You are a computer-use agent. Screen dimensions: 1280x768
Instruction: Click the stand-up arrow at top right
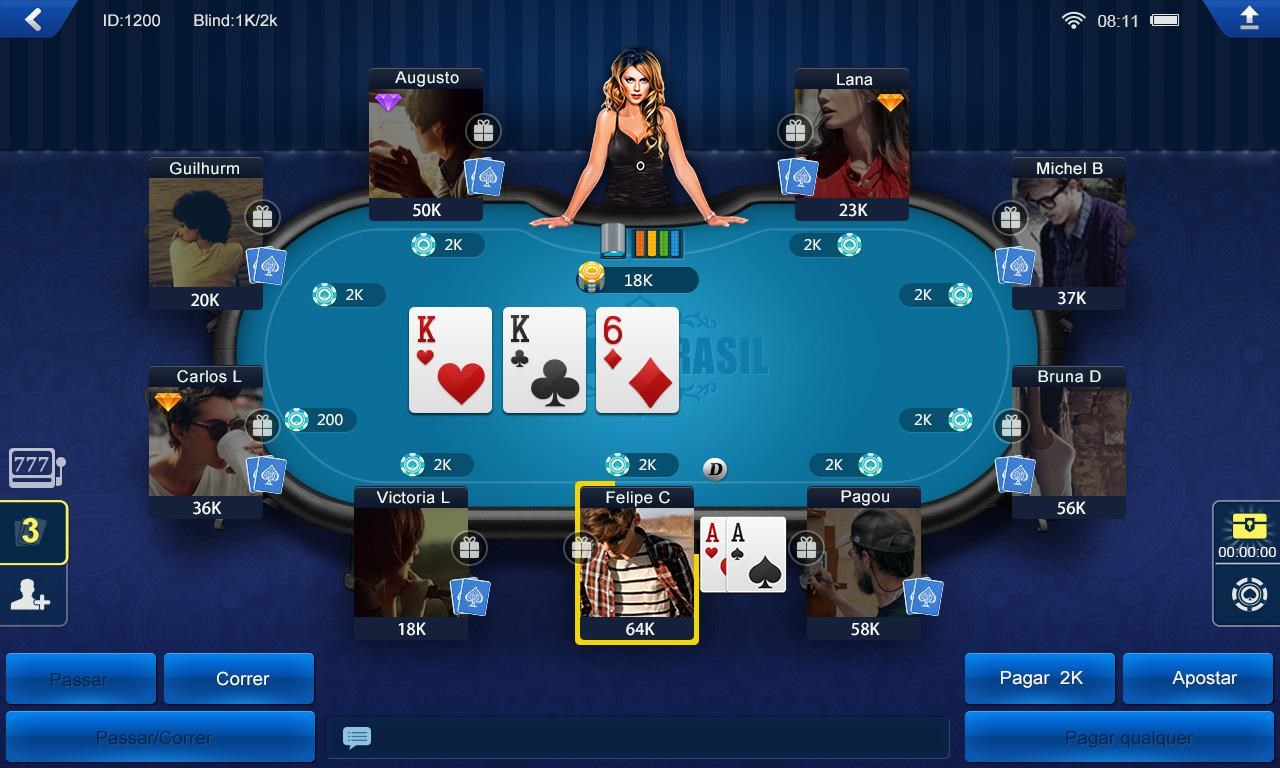tap(1247, 18)
